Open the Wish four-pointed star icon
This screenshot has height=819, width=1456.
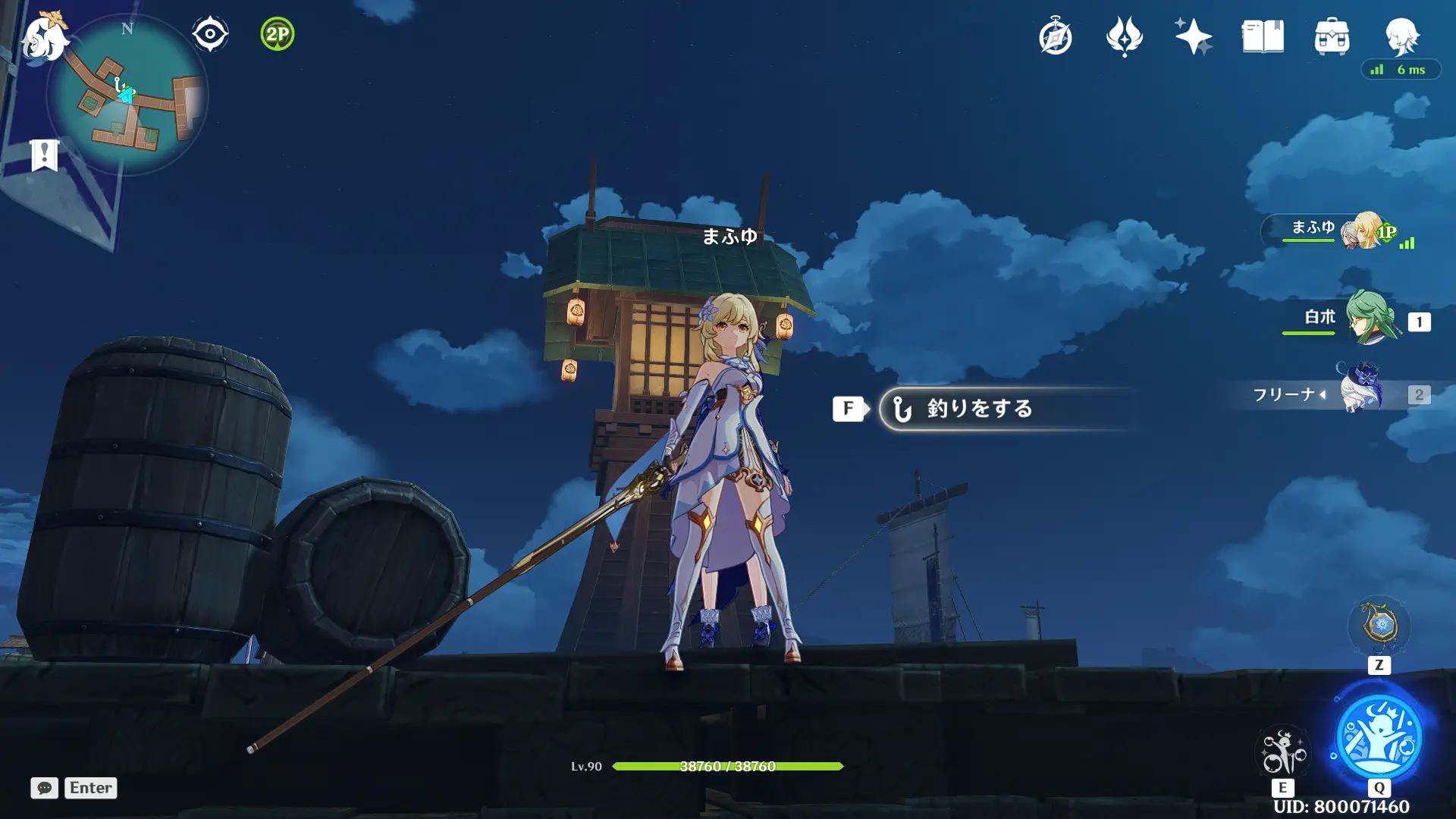click(1193, 36)
